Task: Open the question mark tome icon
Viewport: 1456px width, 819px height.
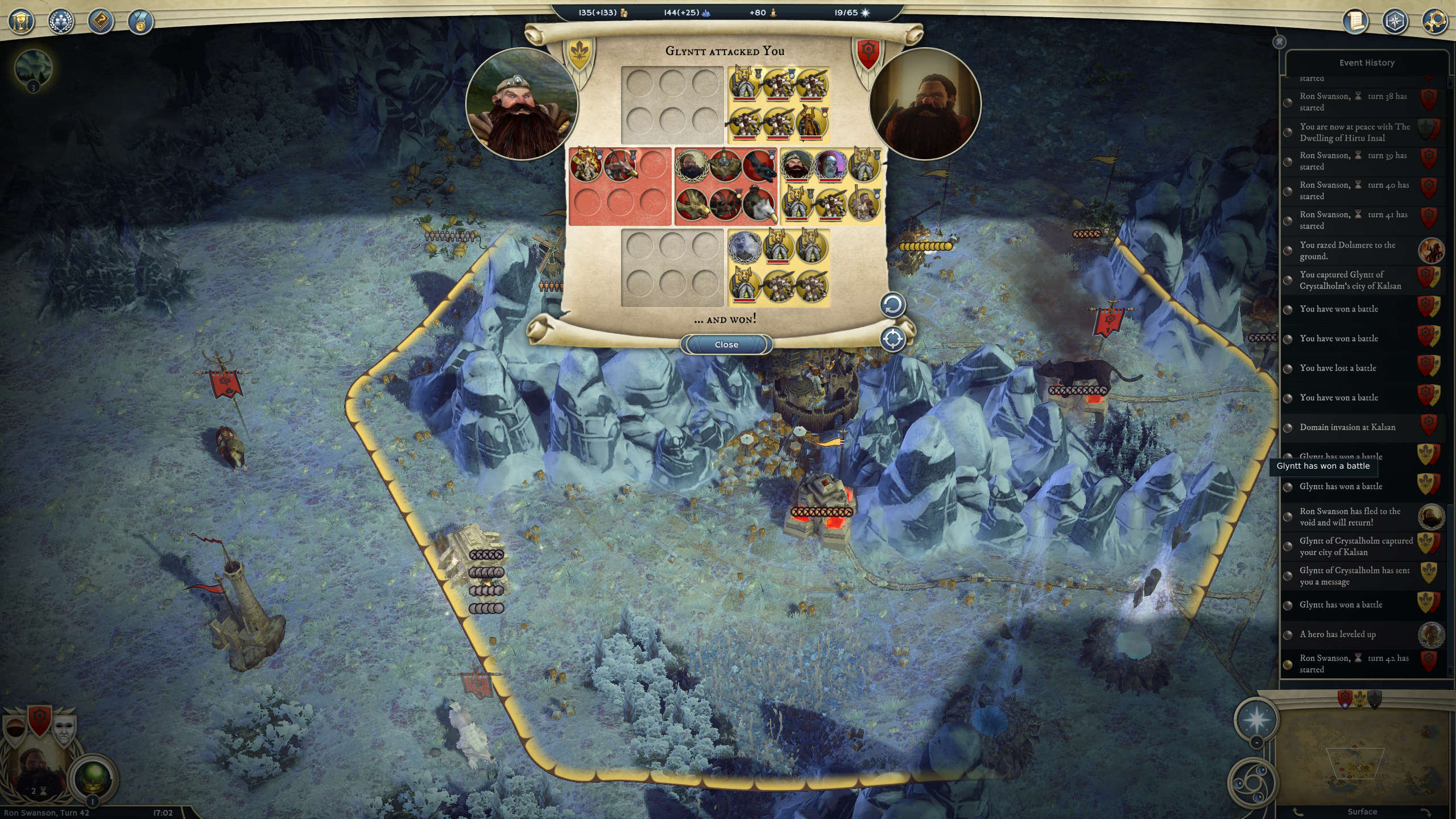Action: click(x=101, y=22)
